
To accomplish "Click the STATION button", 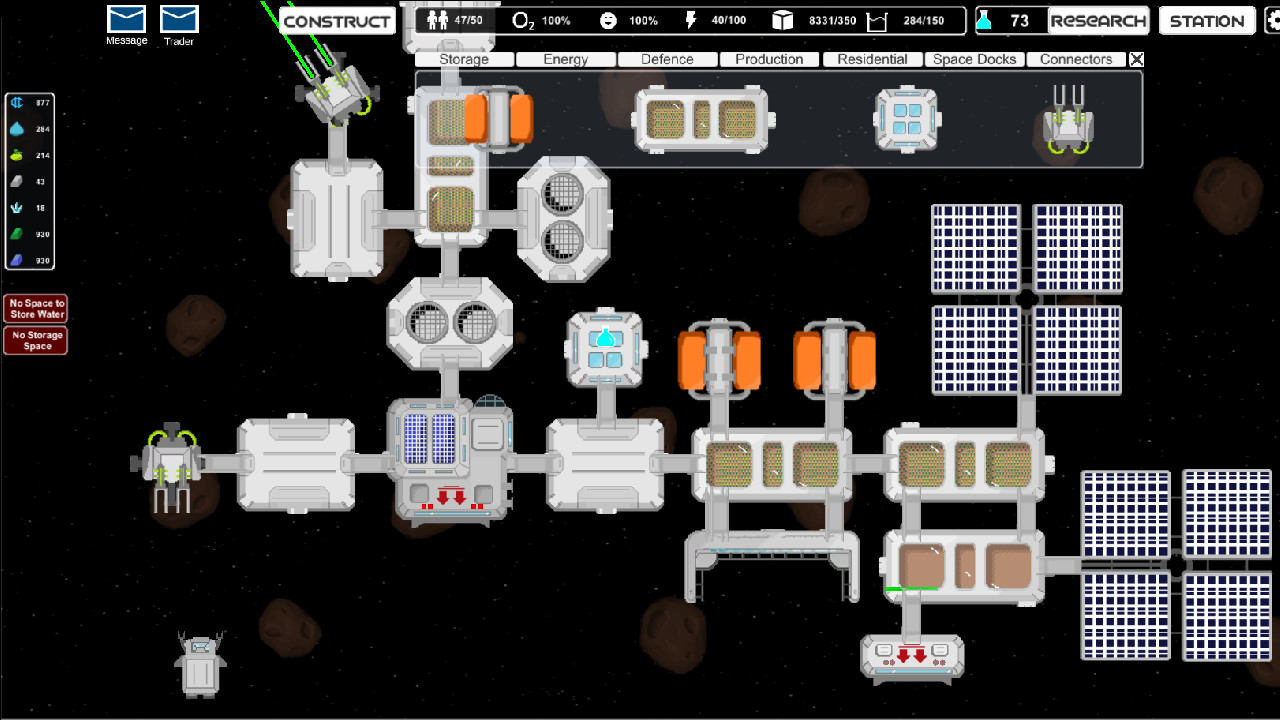I will 1206,20.
